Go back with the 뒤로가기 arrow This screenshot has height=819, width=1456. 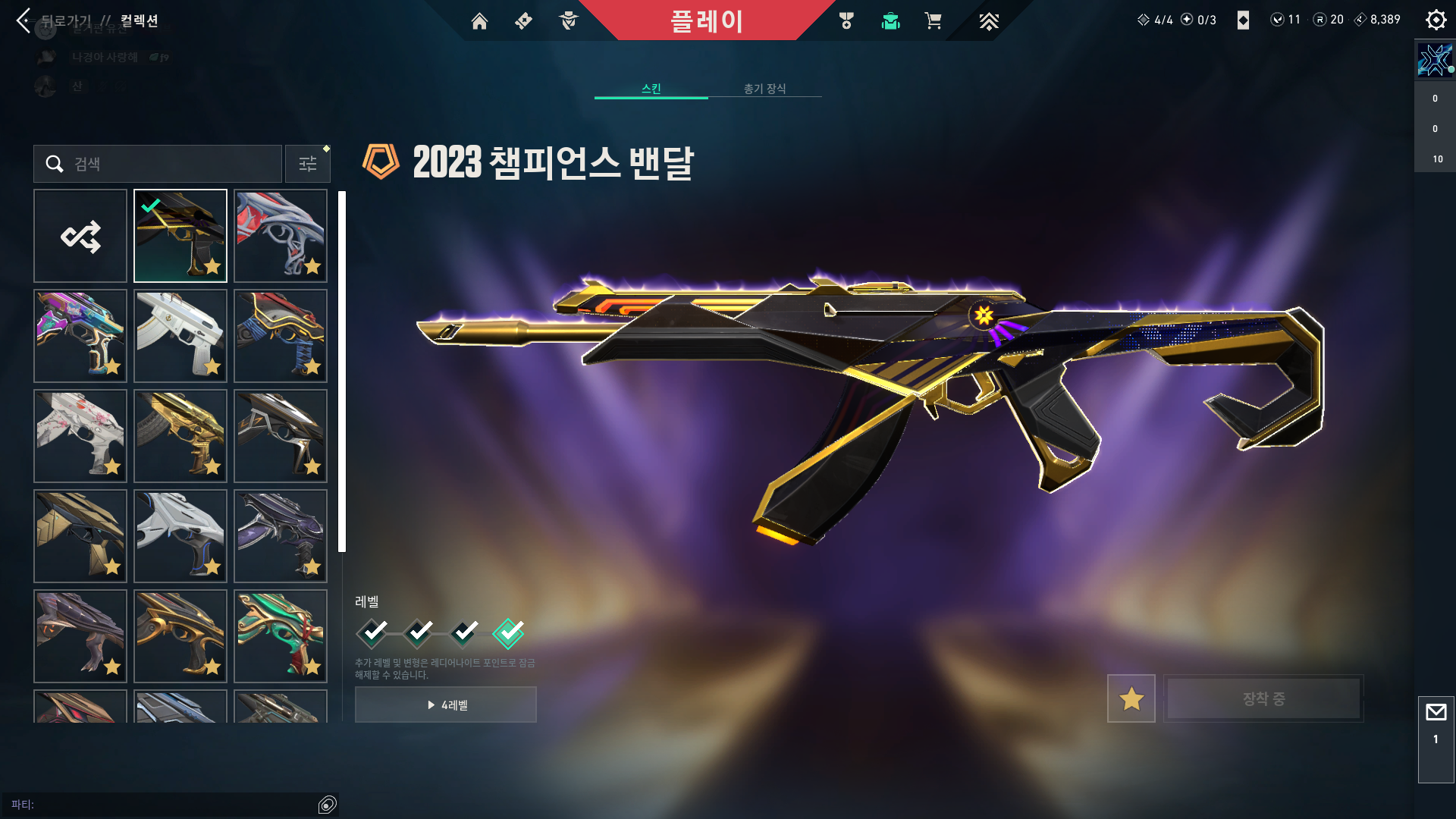24,20
